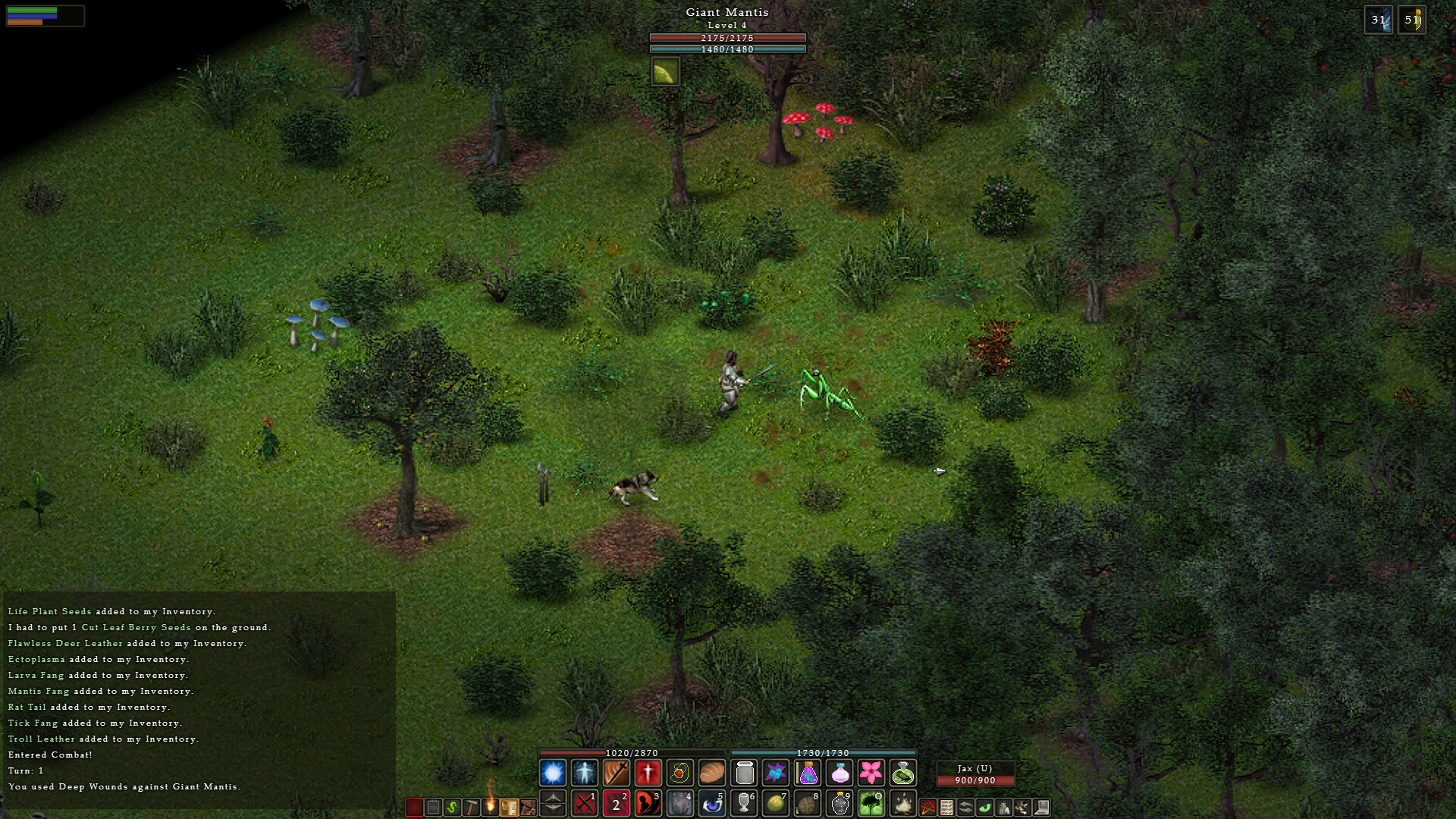Viewport: 1456px width, 819px height.
Task: Click the green cat-eye icon near the minimap icons
Action: pos(984,808)
